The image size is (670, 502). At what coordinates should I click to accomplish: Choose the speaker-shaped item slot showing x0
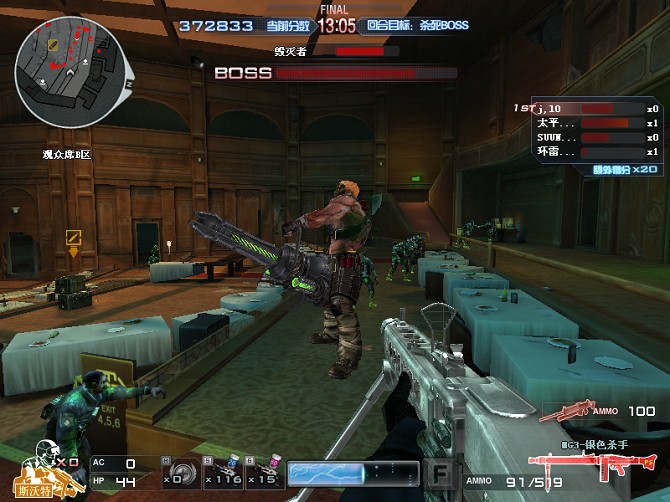(177, 471)
